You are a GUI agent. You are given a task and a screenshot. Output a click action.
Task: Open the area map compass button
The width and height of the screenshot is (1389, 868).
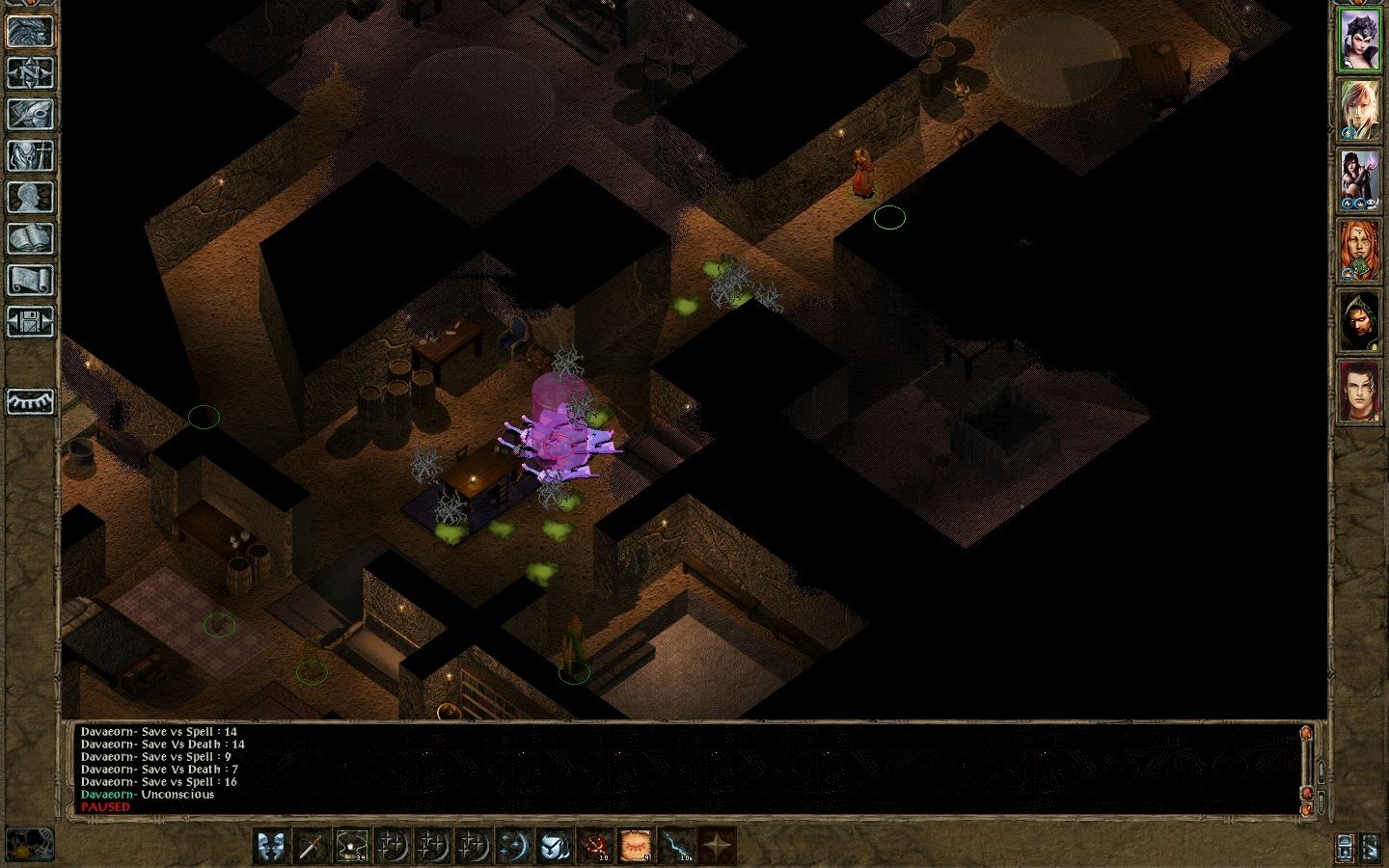pyautogui.click(x=30, y=72)
